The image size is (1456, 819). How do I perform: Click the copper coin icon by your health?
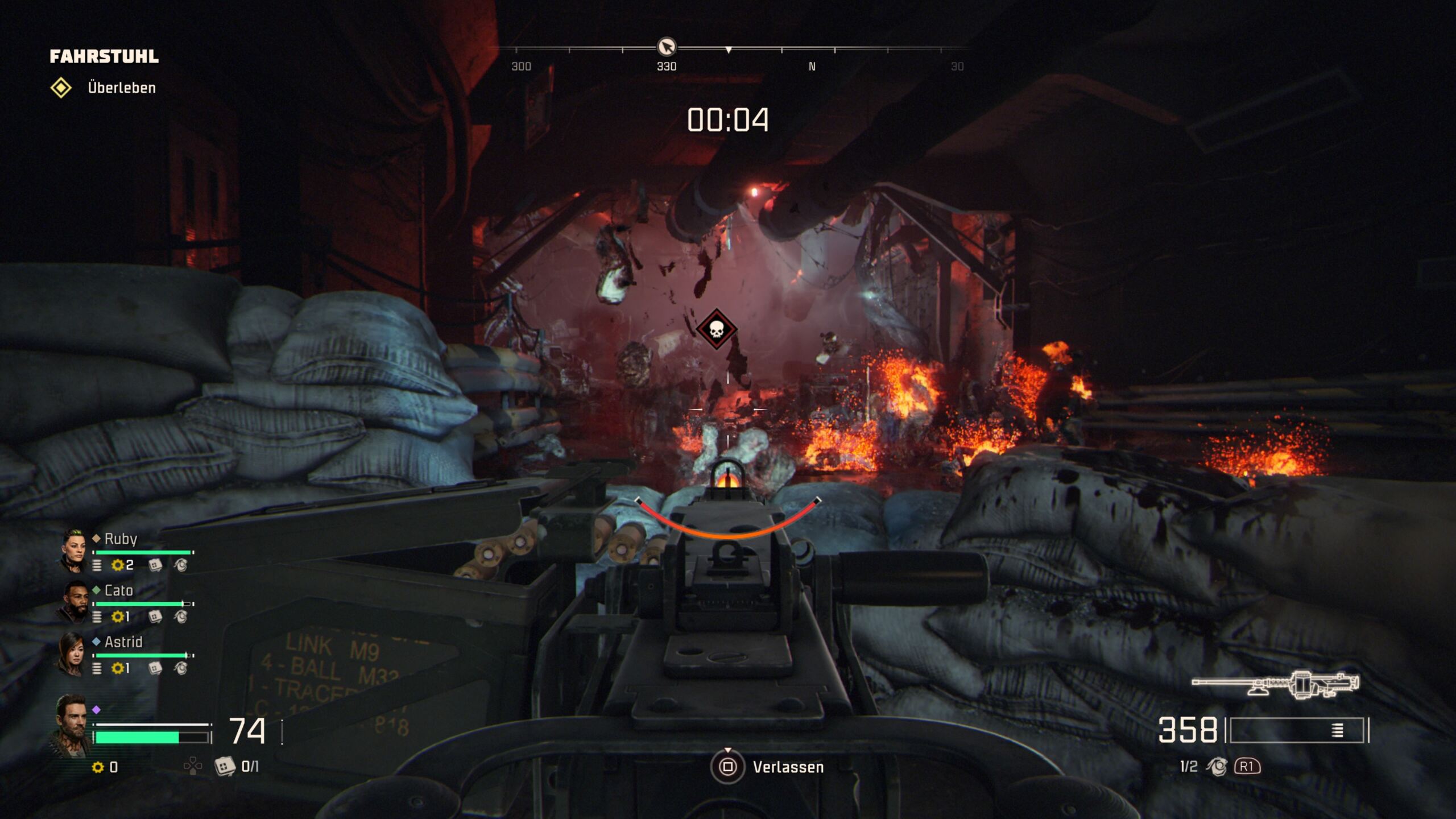click(98, 767)
